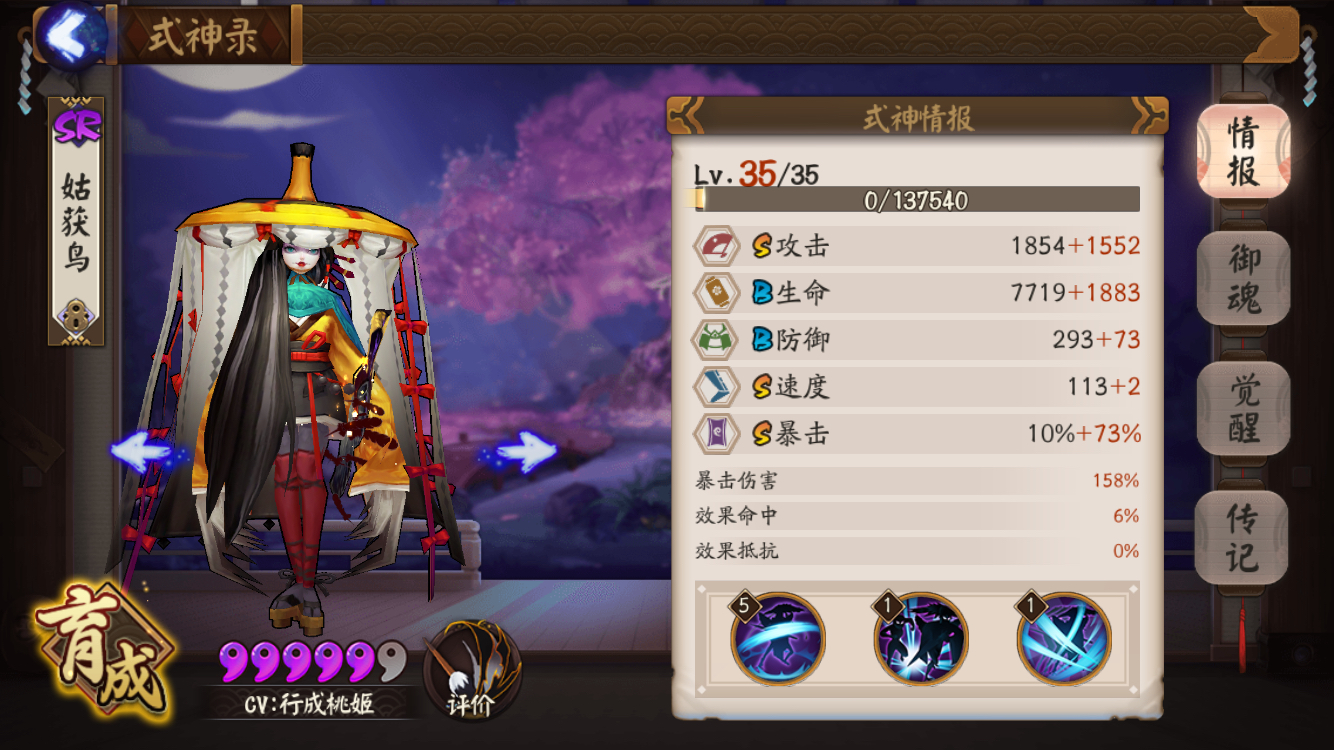The image size is (1334, 750).
Task: Select the 情报 tab on the right
Action: tap(1243, 150)
